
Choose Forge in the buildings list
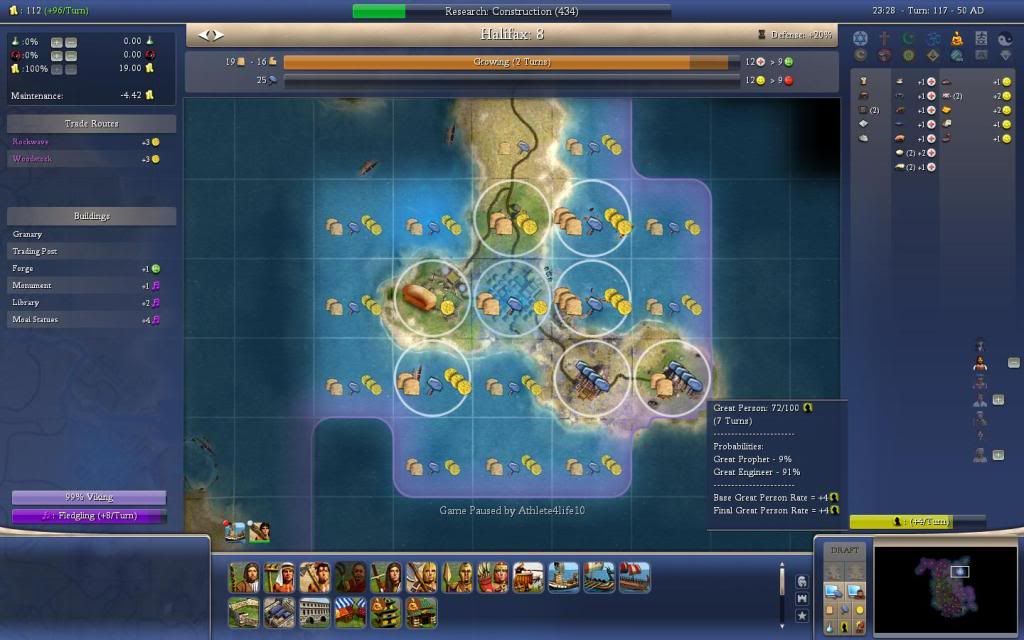point(90,268)
